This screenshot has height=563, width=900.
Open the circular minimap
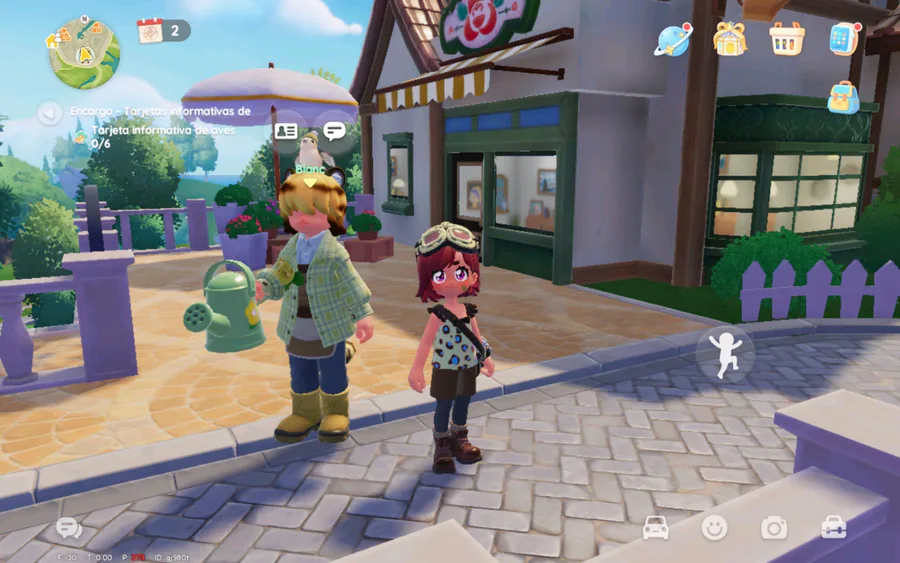(x=84, y=52)
